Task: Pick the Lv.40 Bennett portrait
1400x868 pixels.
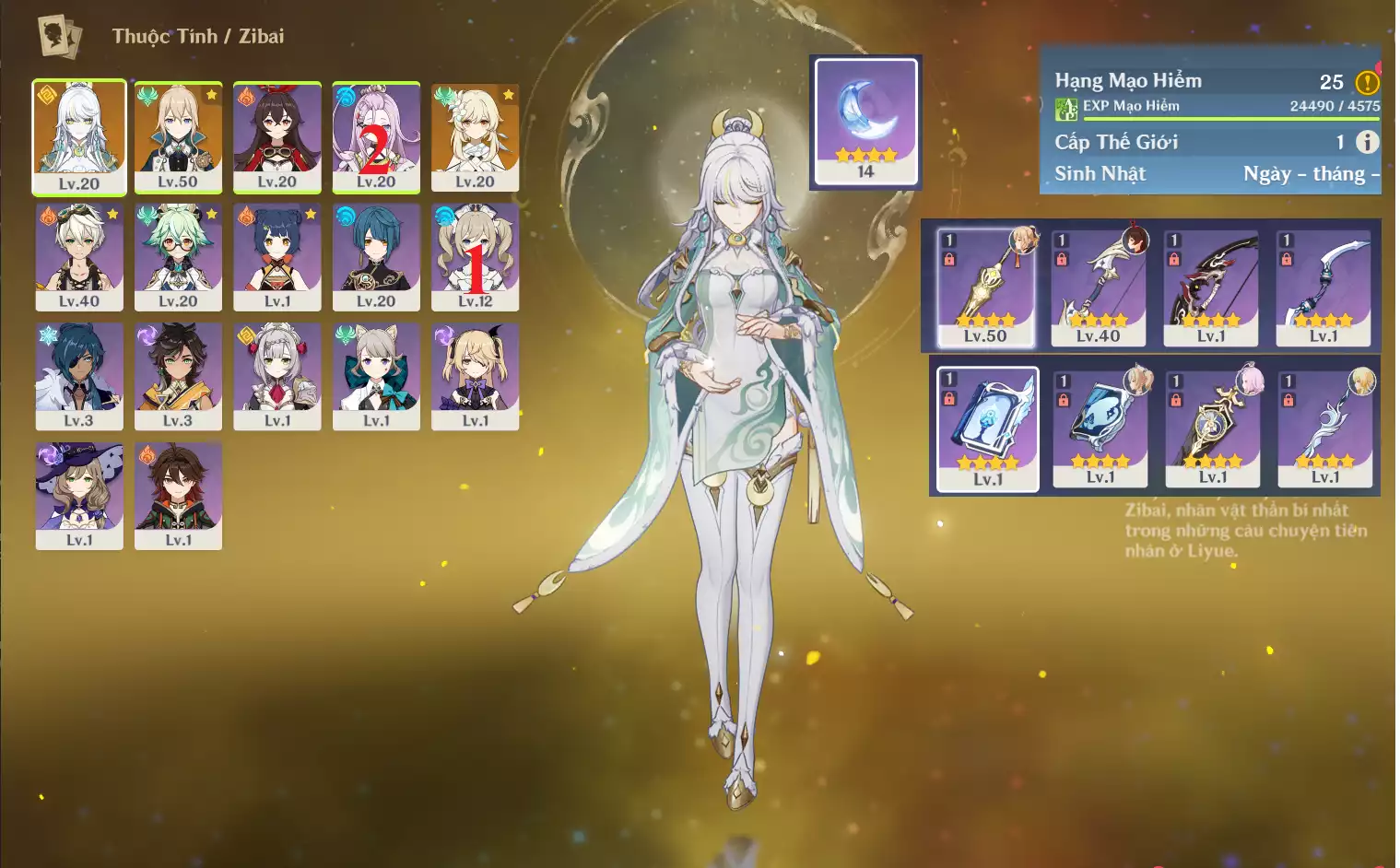Action: (x=79, y=256)
